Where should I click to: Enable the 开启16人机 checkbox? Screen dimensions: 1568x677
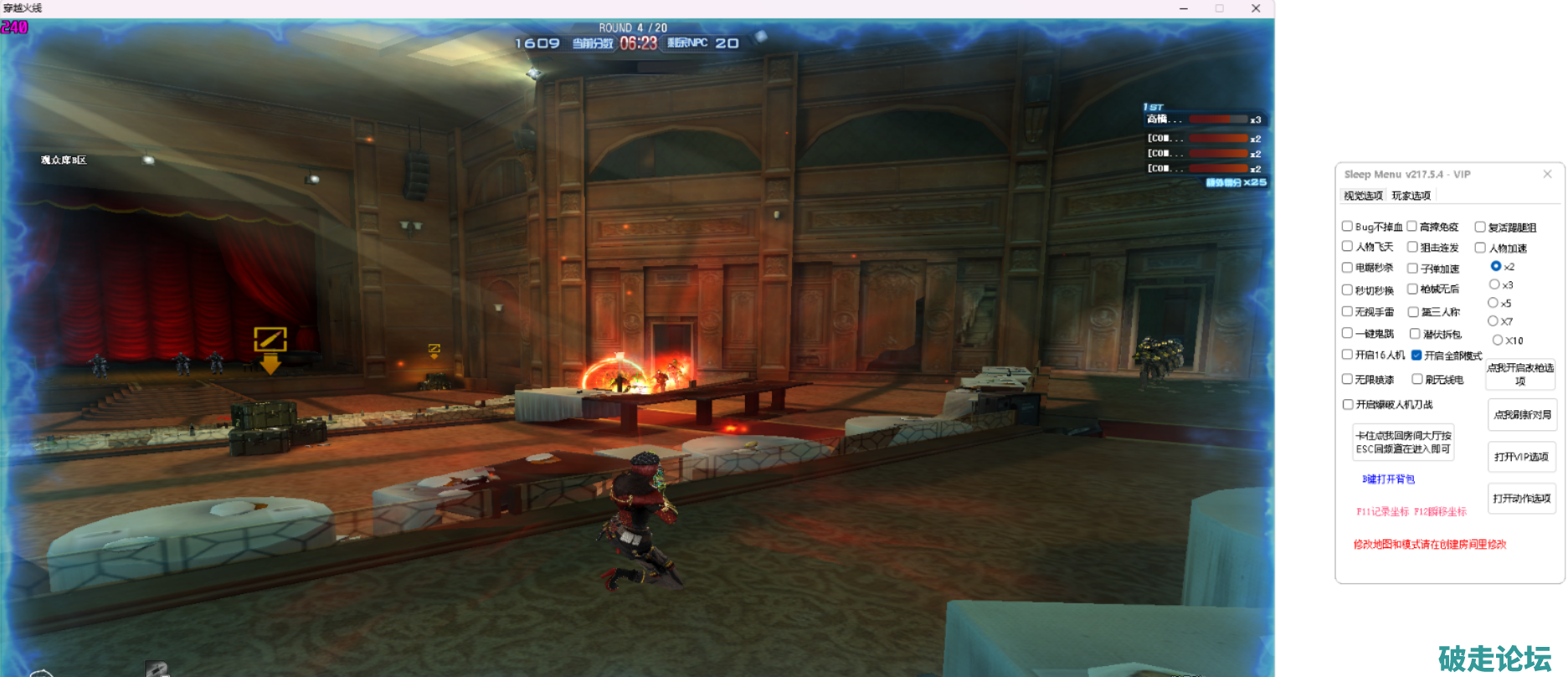[1347, 355]
